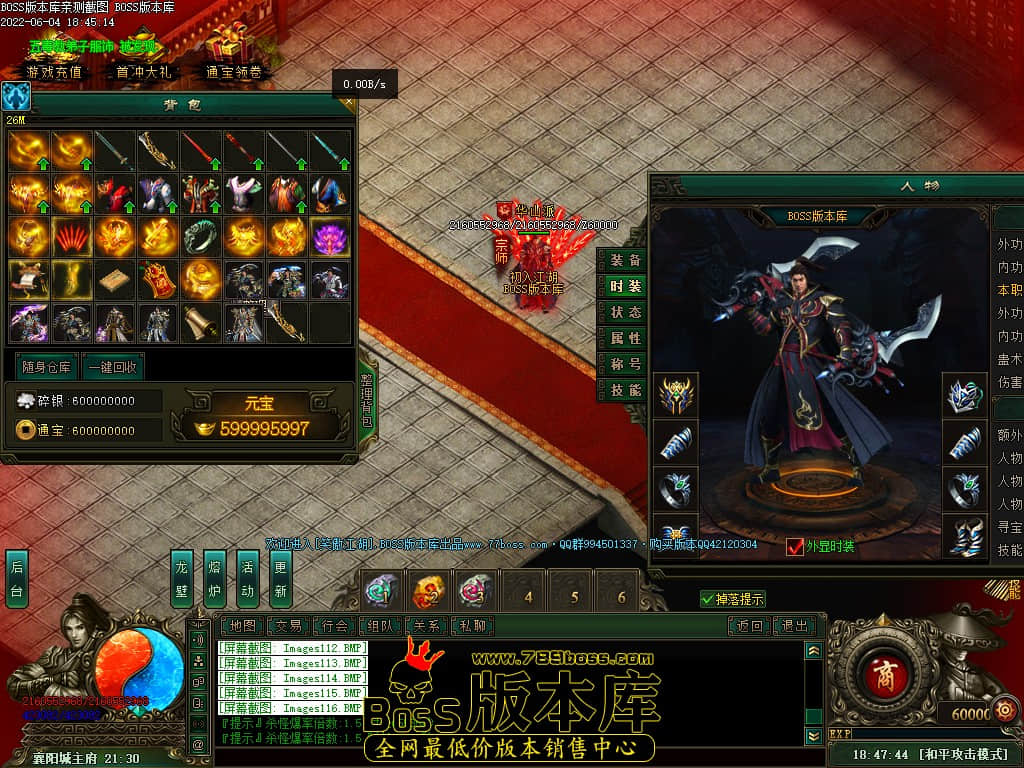Show the 技能 skills tab
The image size is (1024, 768).
click(626, 390)
